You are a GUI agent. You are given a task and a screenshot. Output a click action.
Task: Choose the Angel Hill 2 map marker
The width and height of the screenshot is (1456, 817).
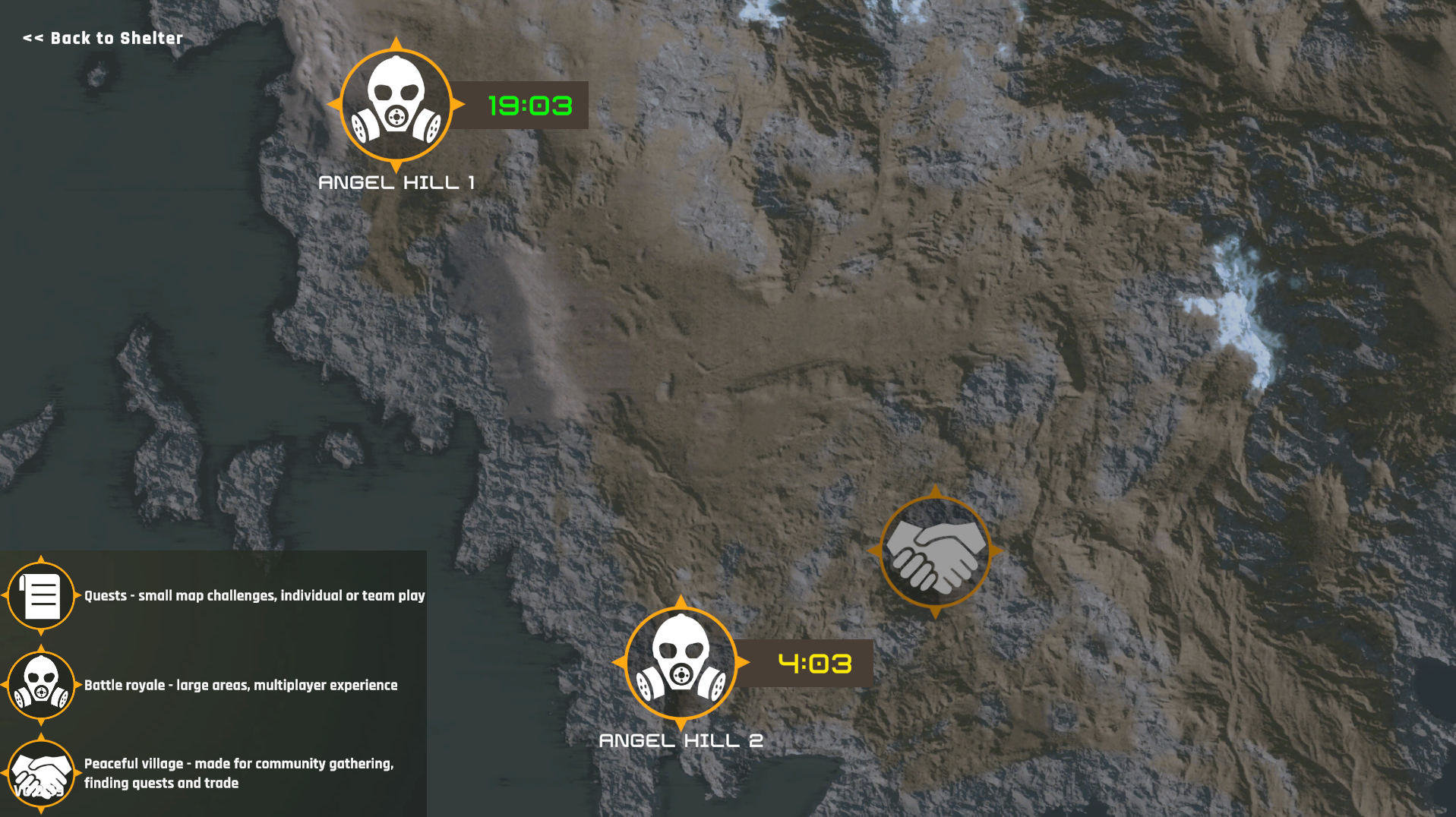(681, 663)
